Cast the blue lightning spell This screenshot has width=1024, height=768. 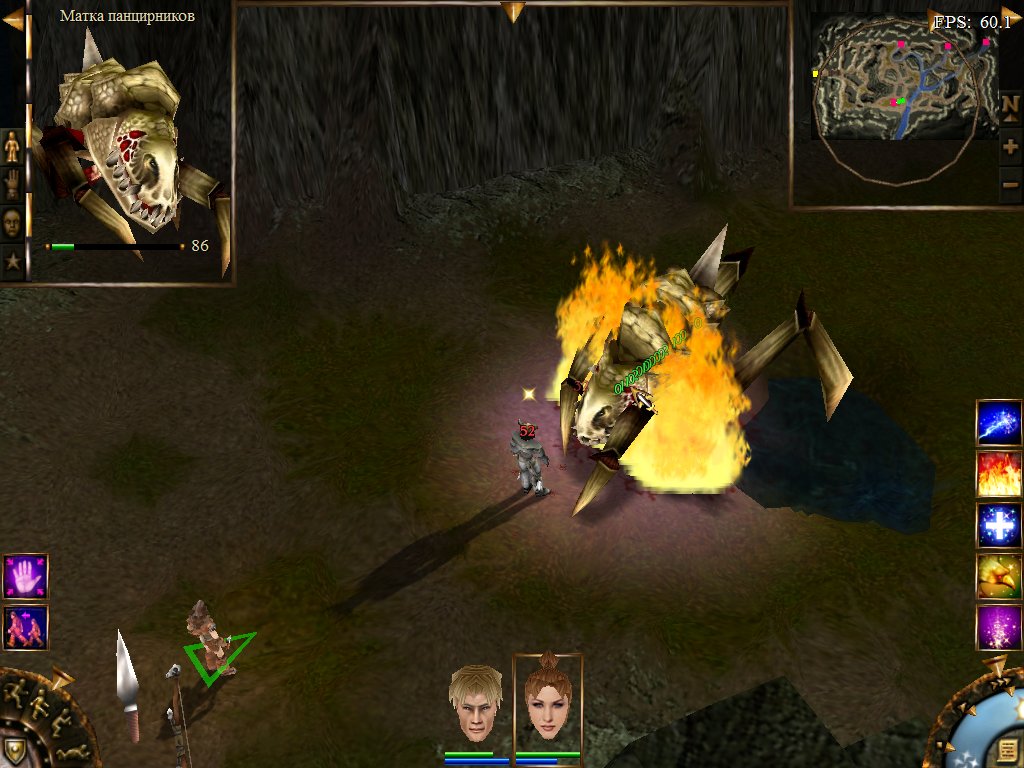[x=998, y=422]
